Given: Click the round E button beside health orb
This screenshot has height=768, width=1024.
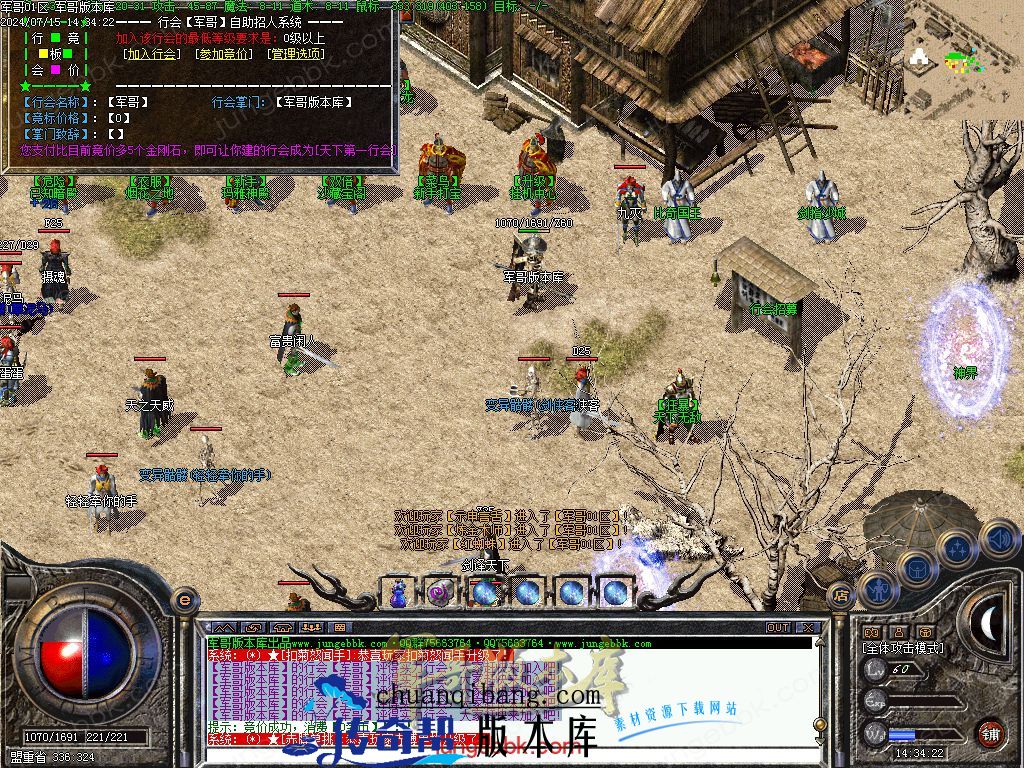Looking at the screenshot, I should [184, 599].
